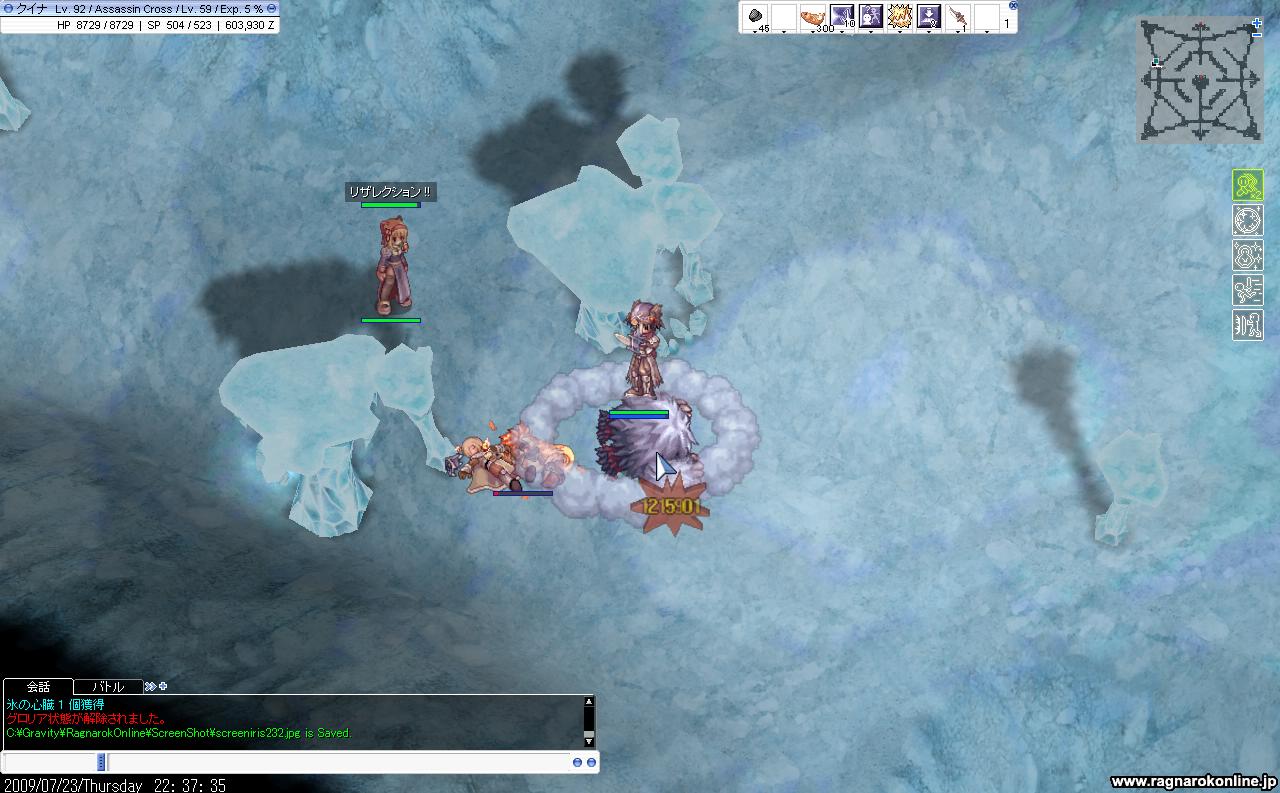This screenshot has height=793, width=1280.
Task: Activate the skill icon with question mark figure
Action: (x=871, y=17)
